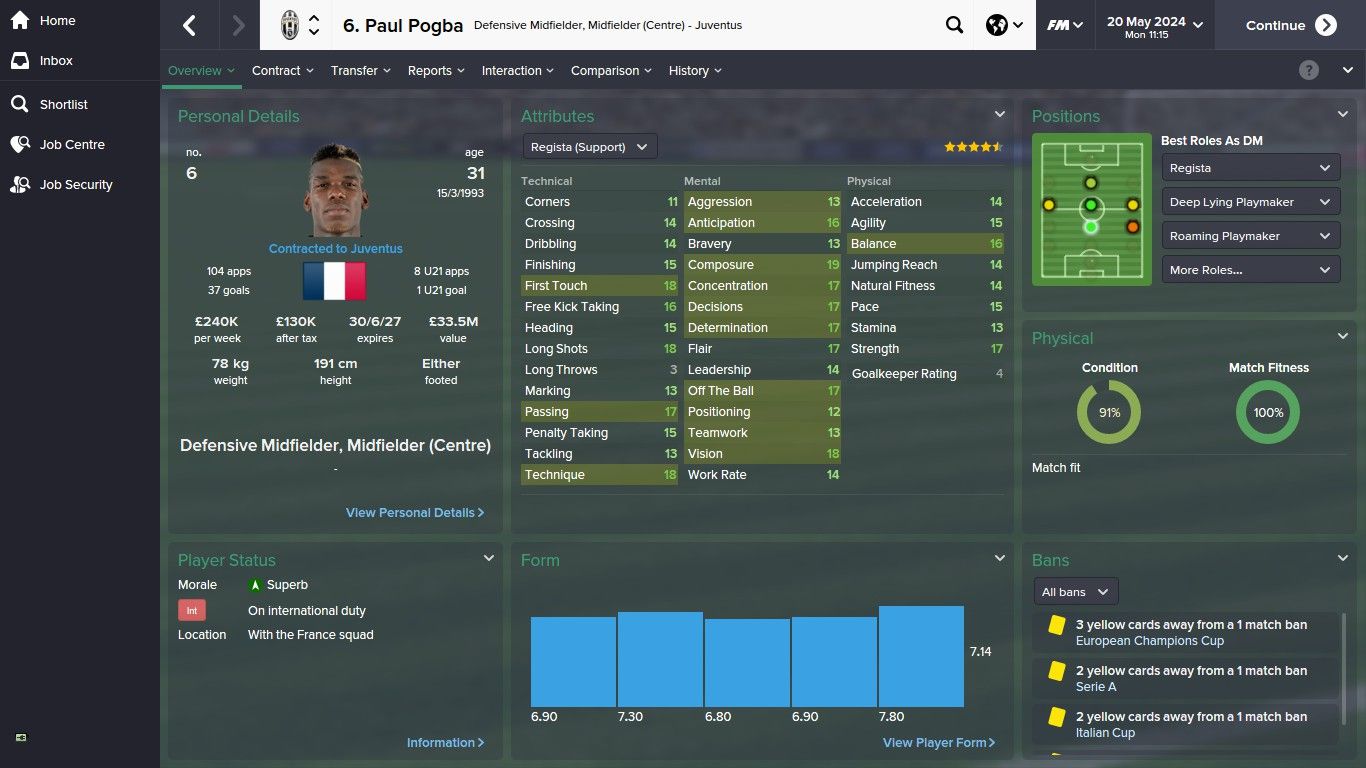Open the search magnifier
This screenshot has width=1366, height=768.
coord(954,26)
